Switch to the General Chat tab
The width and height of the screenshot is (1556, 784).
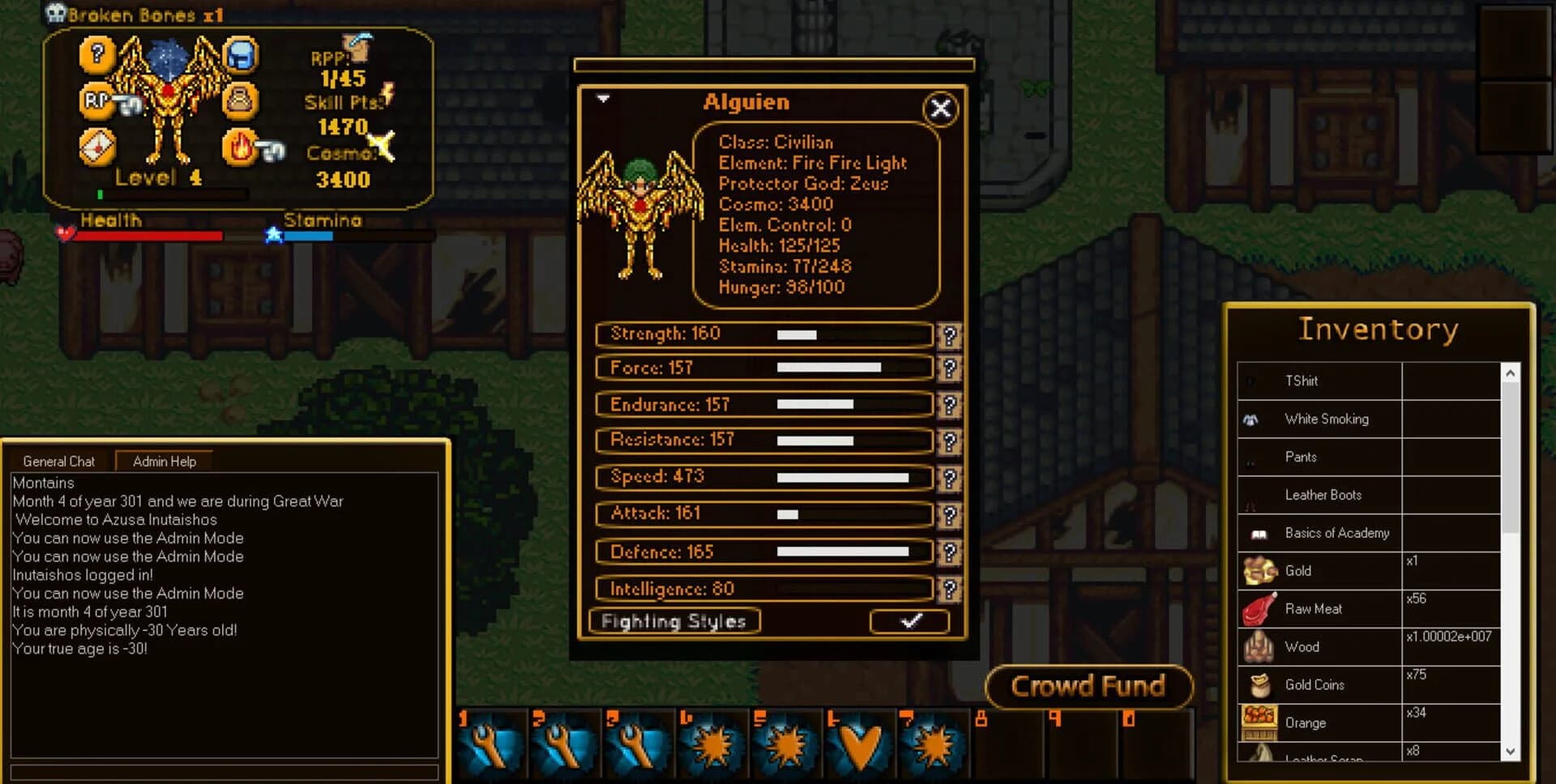coord(58,461)
